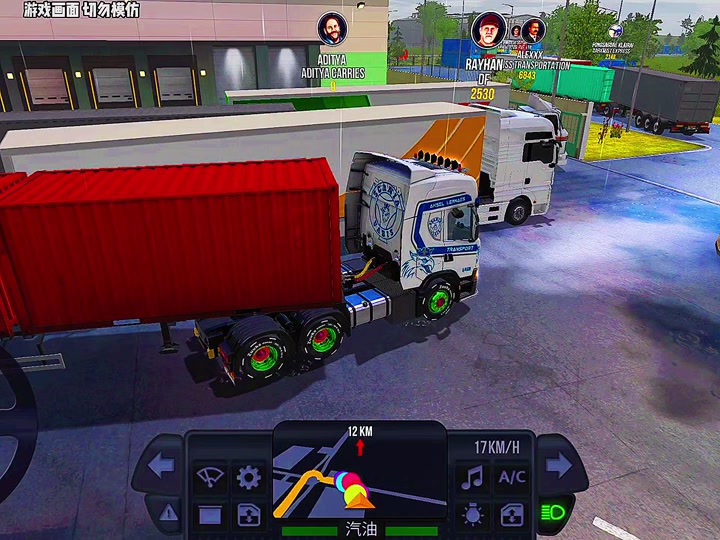Switch on the A/C
Image resolution: width=720 pixels, height=540 pixels.
coord(511,478)
